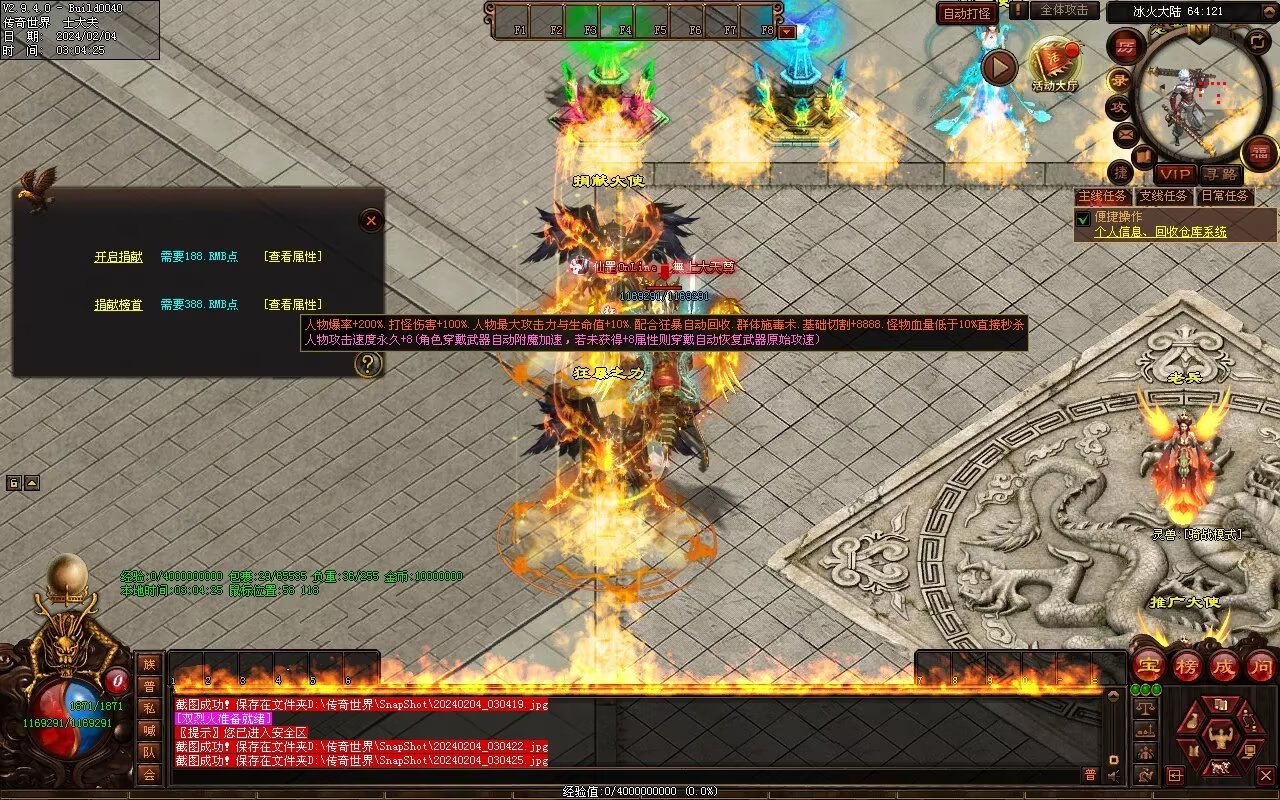Close the donation dialog panel
Screen dimensions: 1280x800
tap(371, 220)
